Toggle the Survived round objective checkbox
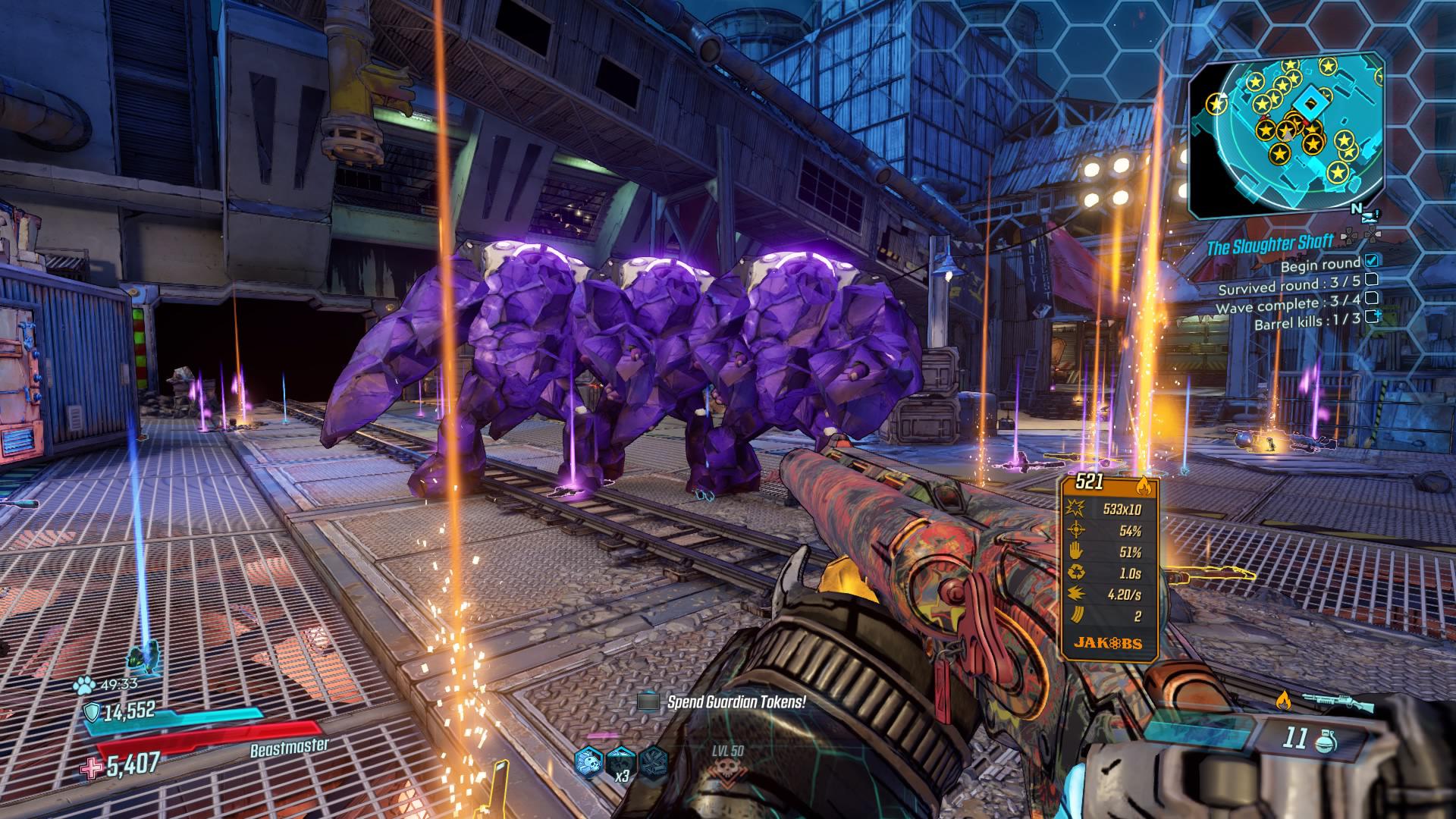 click(x=1371, y=279)
